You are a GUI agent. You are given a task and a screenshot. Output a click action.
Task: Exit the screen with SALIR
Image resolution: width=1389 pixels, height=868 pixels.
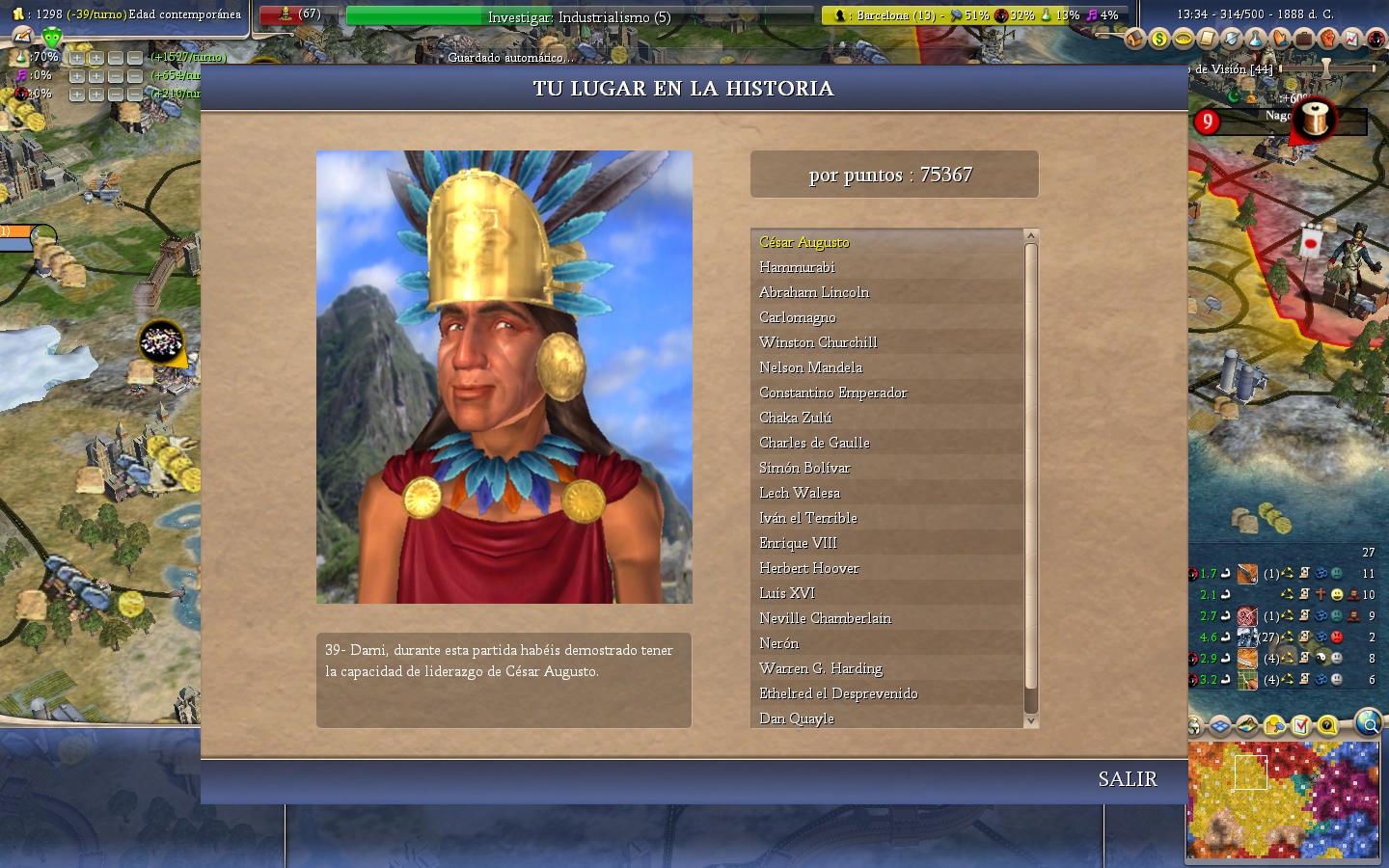point(1127,779)
